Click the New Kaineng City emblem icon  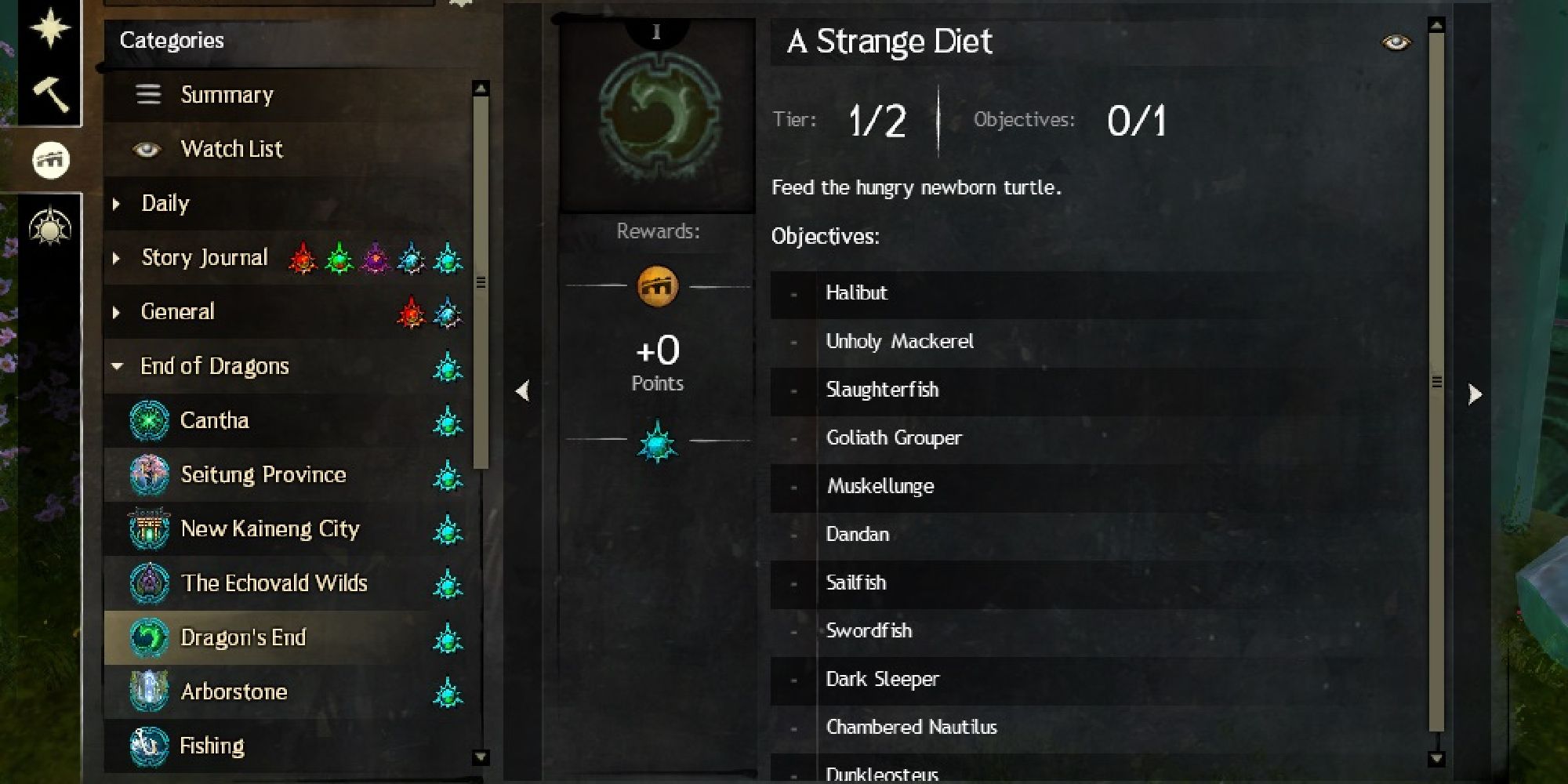(149, 528)
